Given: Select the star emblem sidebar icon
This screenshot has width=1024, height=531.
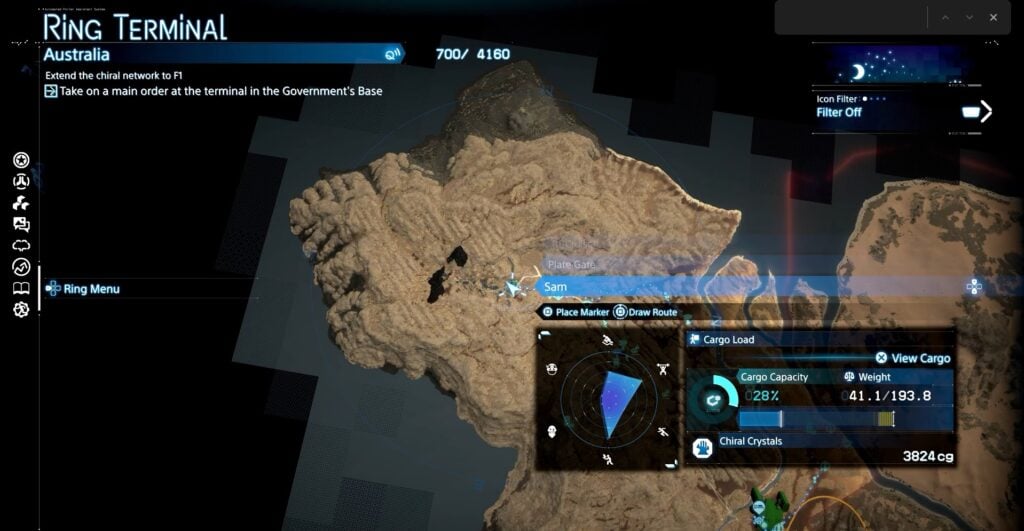Looking at the screenshot, I should (21, 160).
